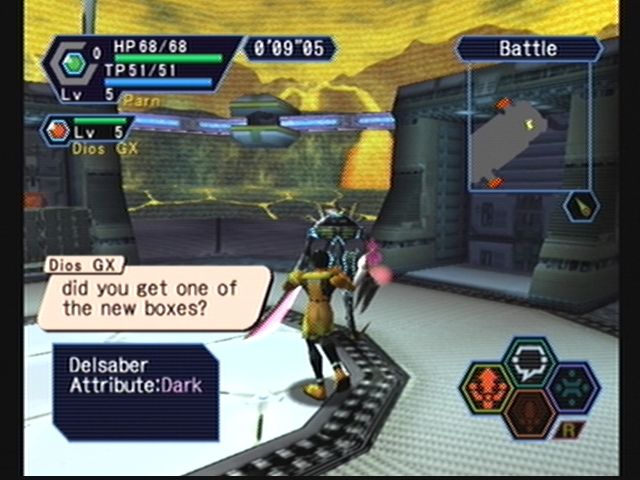The width and height of the screenshot is (640, 480).
Task: Select the Delsaber target info box
Action: coord(136,392)
